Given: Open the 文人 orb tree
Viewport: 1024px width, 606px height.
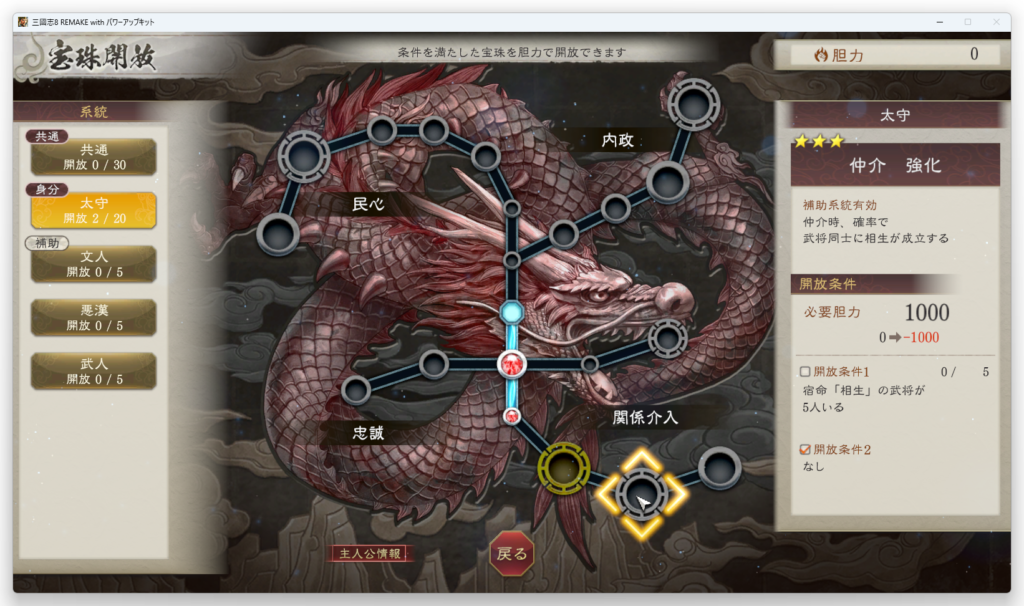Looking at the screenshot, I should (x=94, y=264).
